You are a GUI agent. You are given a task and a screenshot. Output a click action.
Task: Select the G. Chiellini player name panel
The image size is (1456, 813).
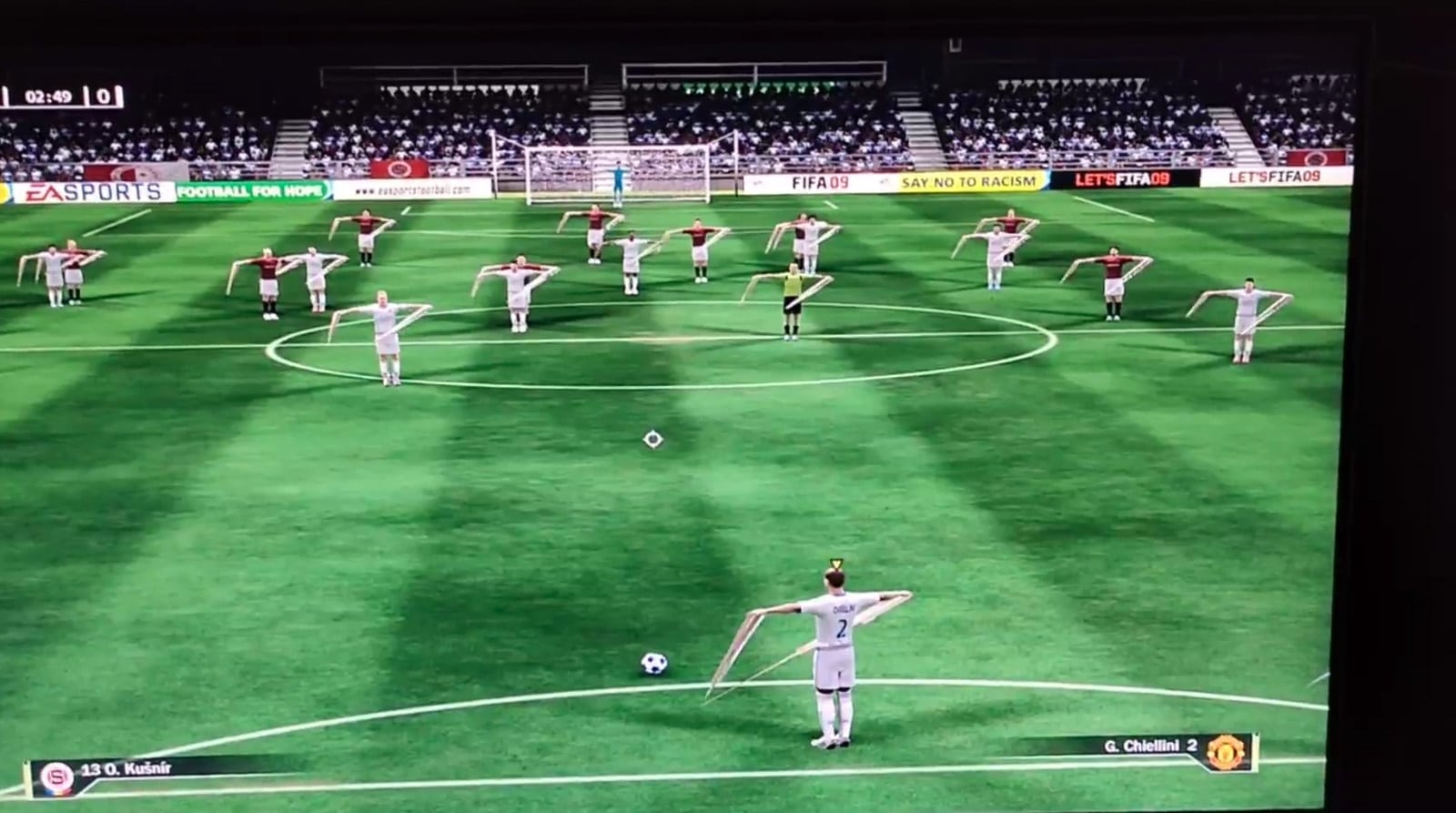click(1150, 747)
